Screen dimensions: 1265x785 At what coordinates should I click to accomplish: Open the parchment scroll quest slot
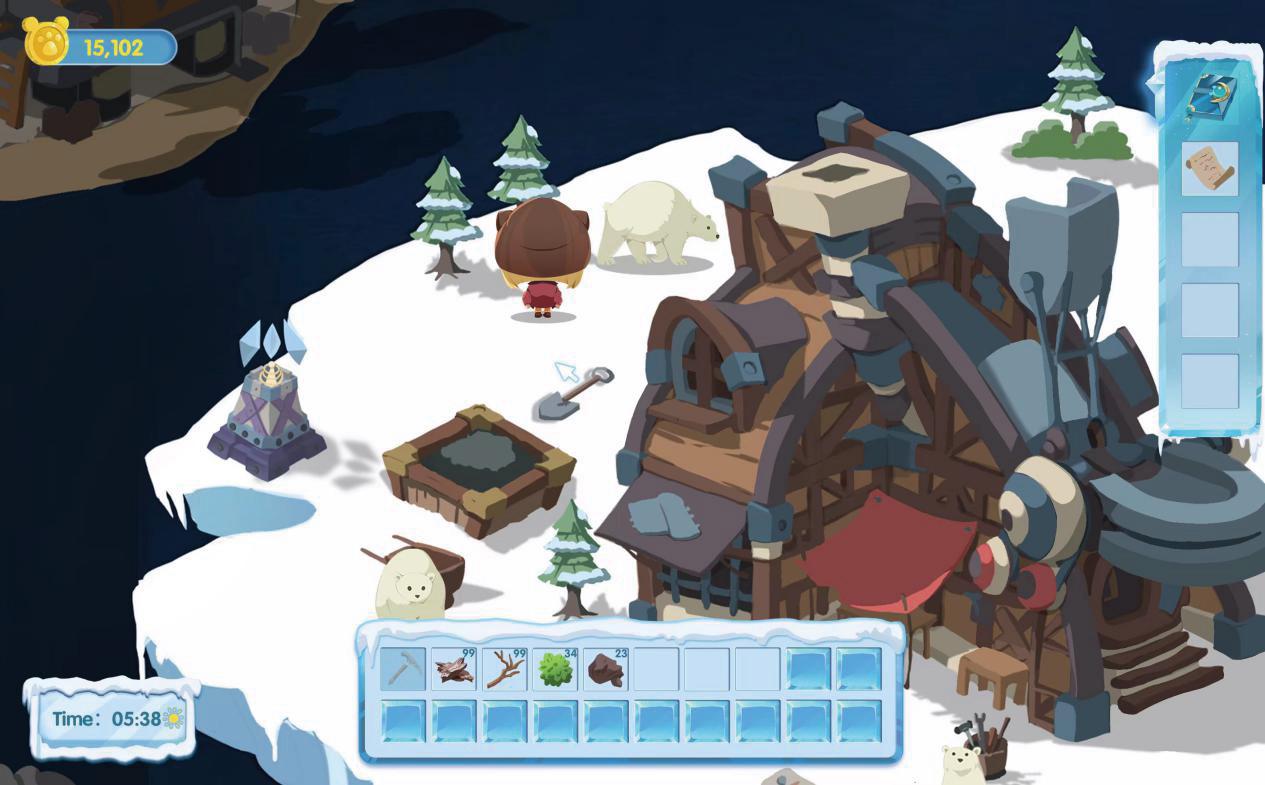click(1209, 169)
